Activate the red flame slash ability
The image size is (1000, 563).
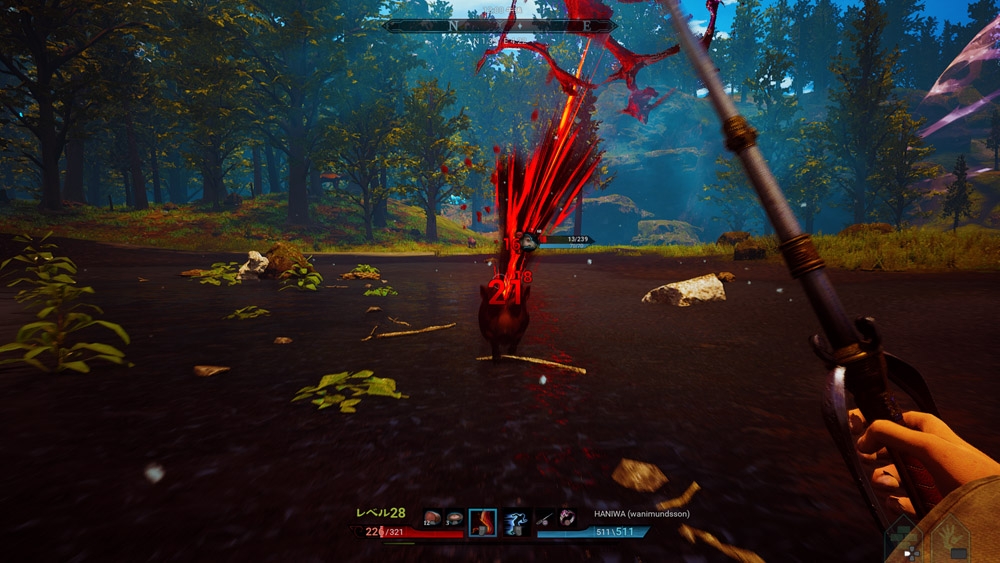tap(483, 522)
